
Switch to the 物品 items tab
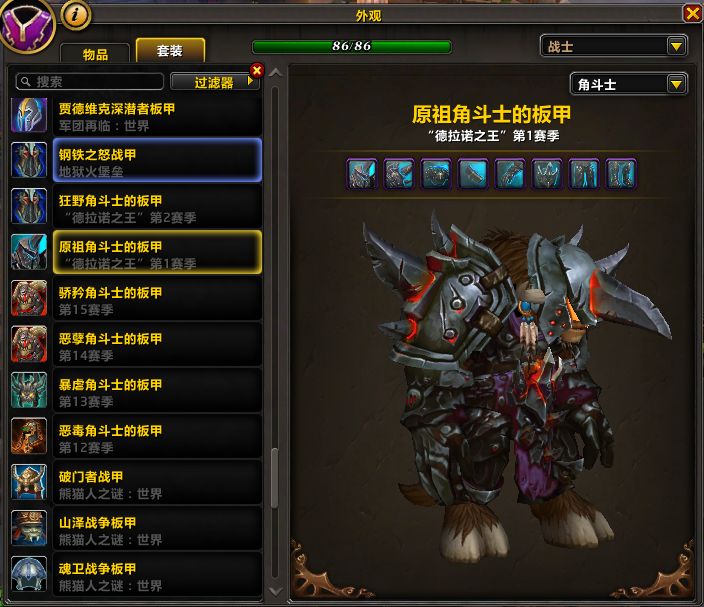(x=95, y=55)
